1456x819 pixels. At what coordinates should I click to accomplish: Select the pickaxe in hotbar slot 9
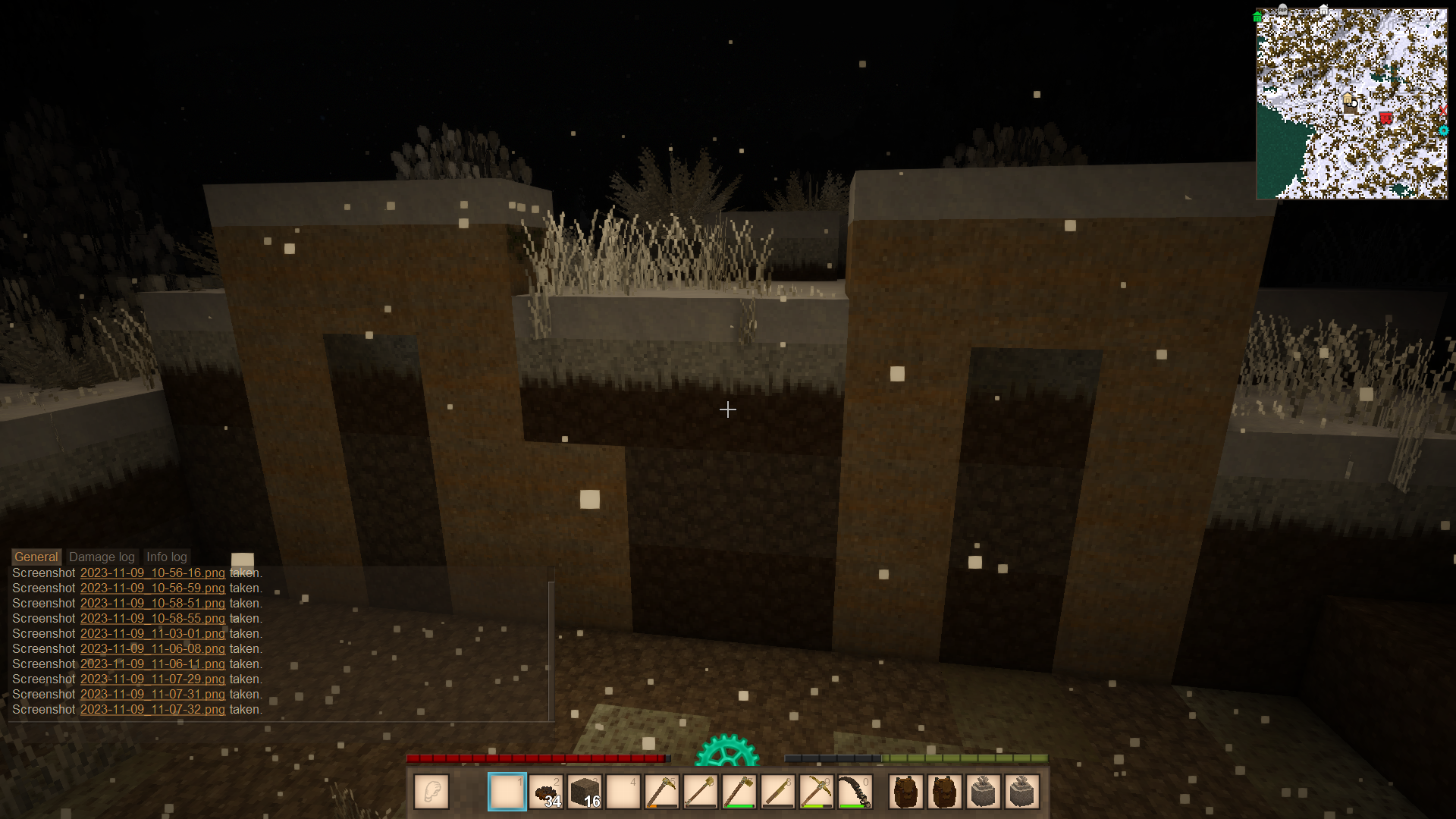(x=817, y=792)
